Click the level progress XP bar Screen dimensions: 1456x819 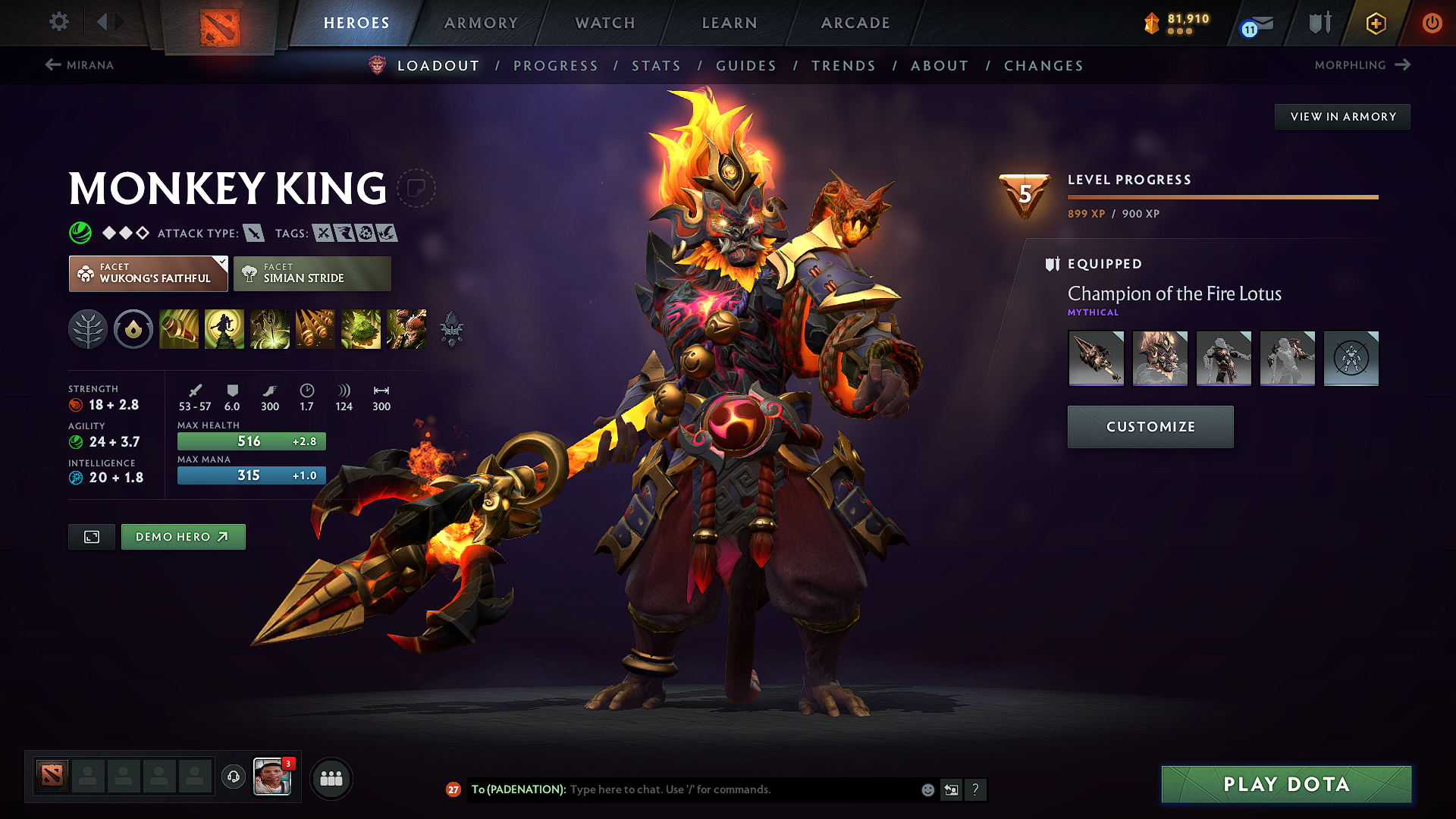[1222, 196]
